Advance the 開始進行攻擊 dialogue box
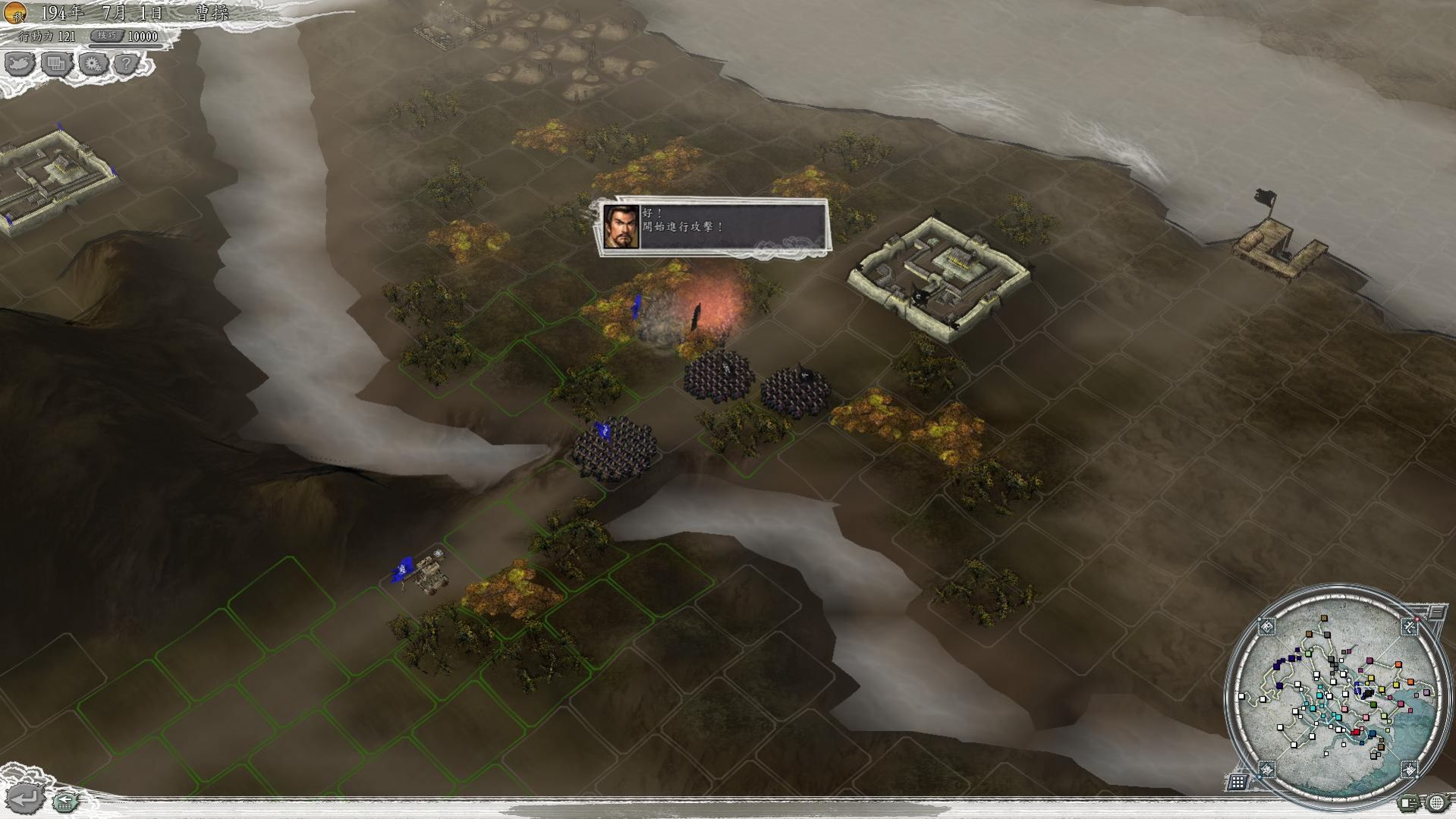1456x819 pixels. click(713, 226)
